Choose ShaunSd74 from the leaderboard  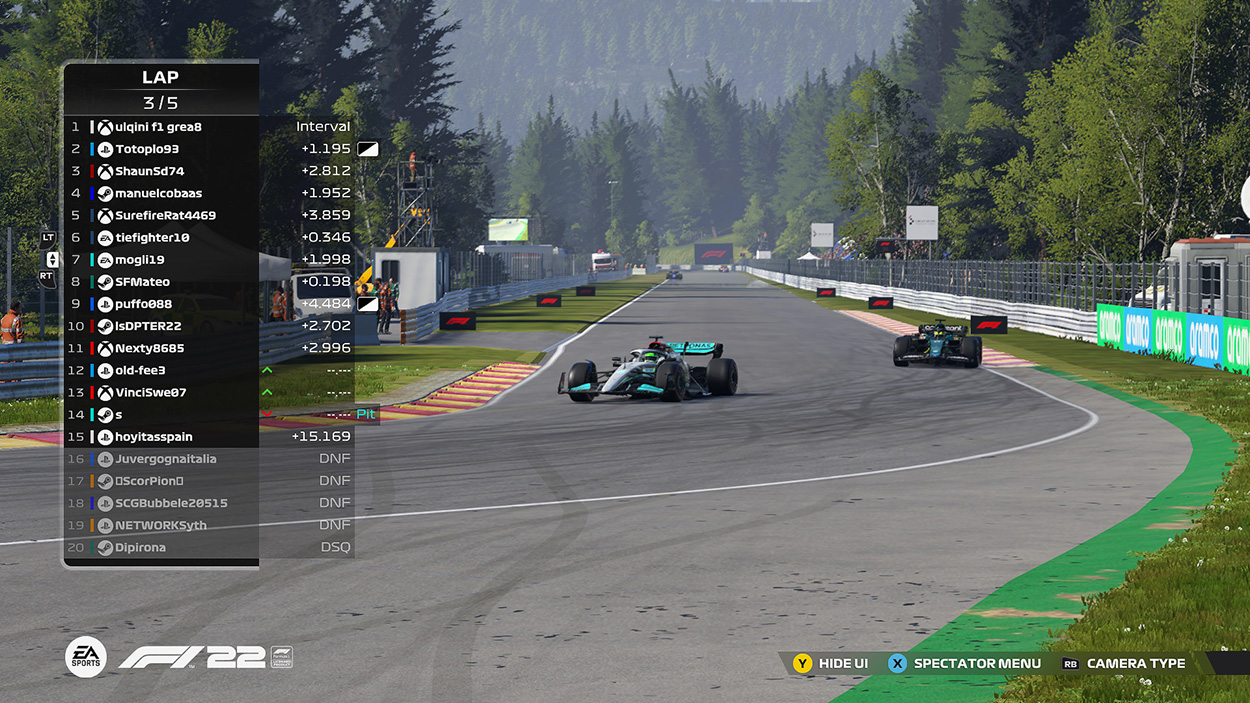pos(150,171)
